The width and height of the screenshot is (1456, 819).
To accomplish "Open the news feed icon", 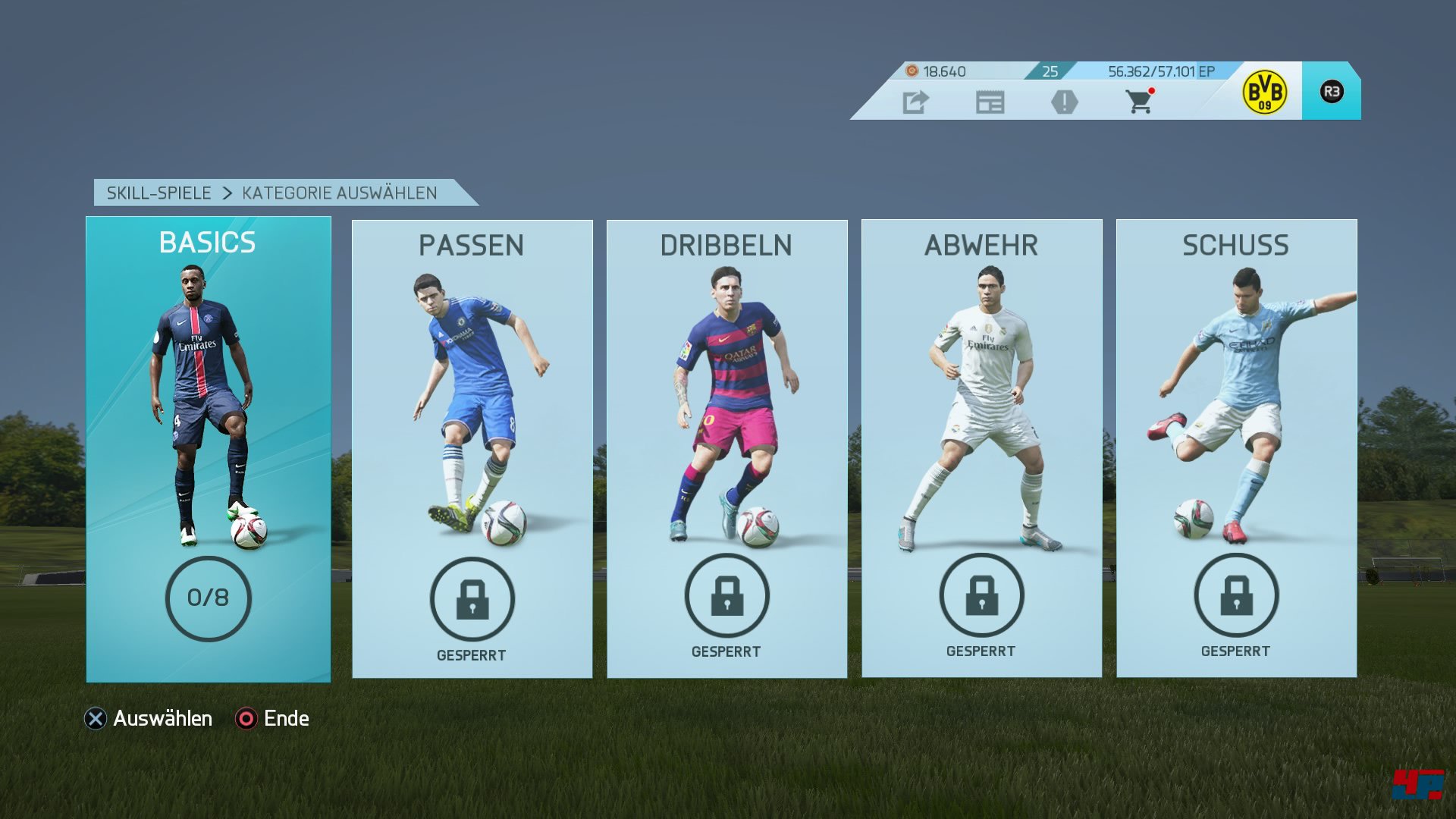I will pyautogui.click(x=990, y=102).
